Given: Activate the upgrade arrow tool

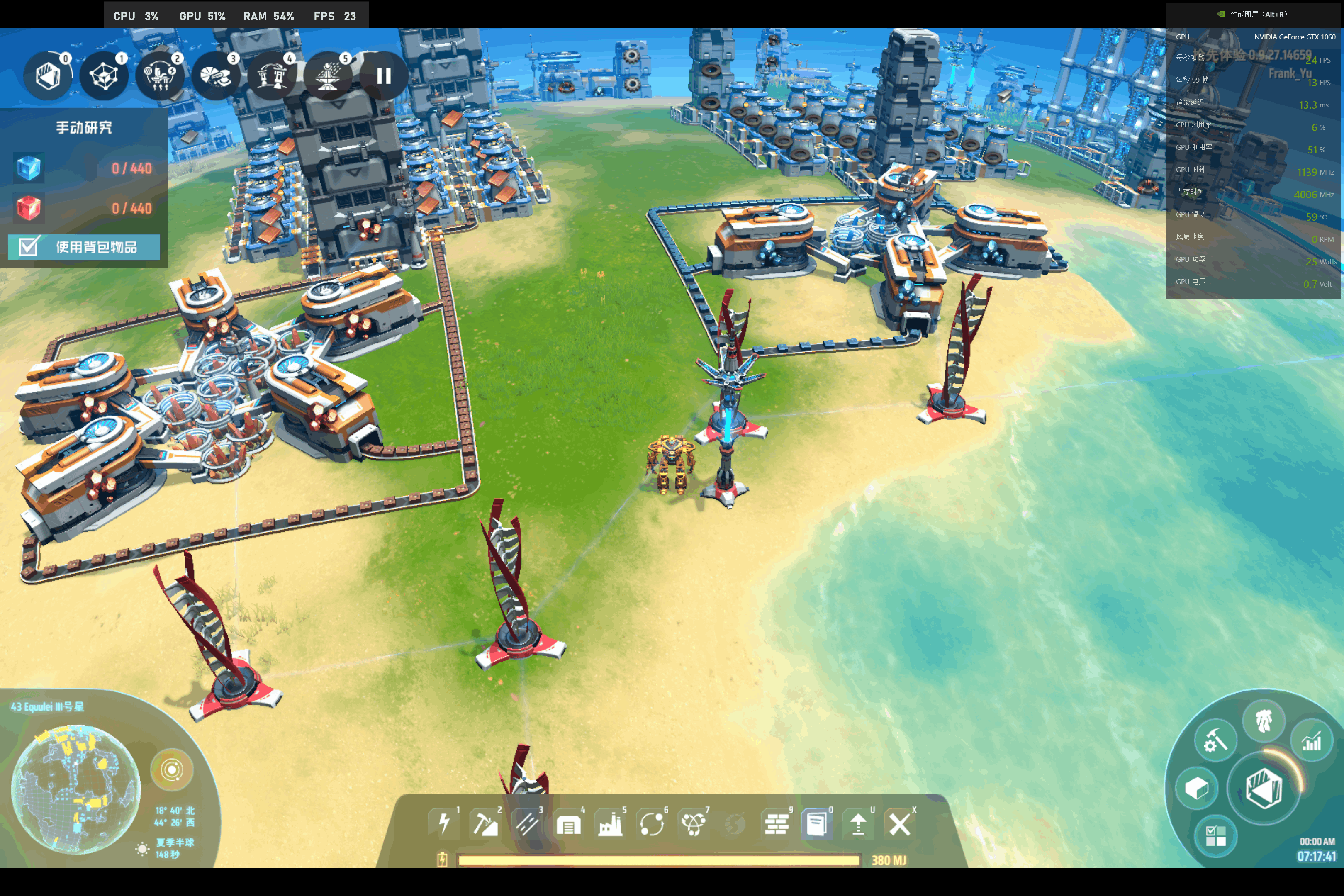Looking at the screenshot, I should coord(858,824).
